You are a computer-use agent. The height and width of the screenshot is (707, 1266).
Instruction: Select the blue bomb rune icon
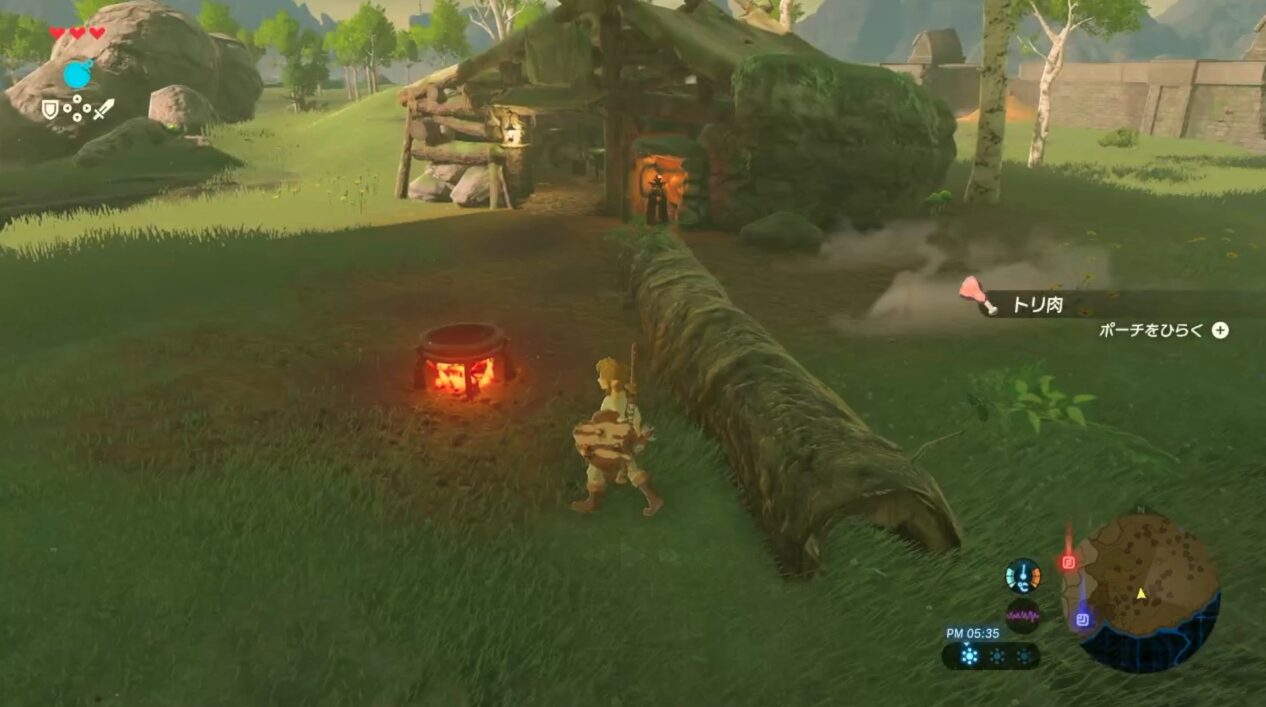click(x=77, y=74)
